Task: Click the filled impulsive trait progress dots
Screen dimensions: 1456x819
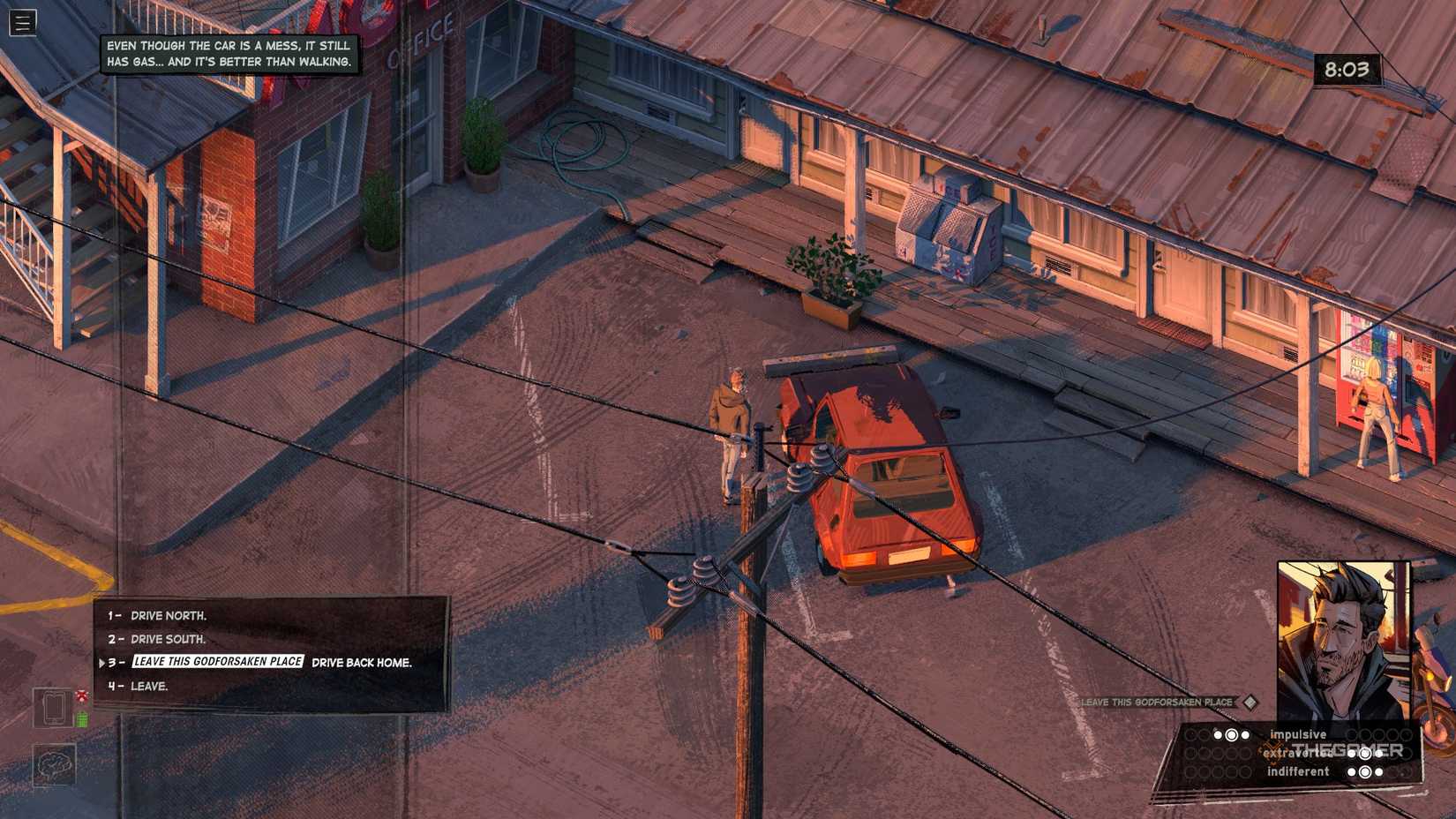Action: coord(1232,734)
